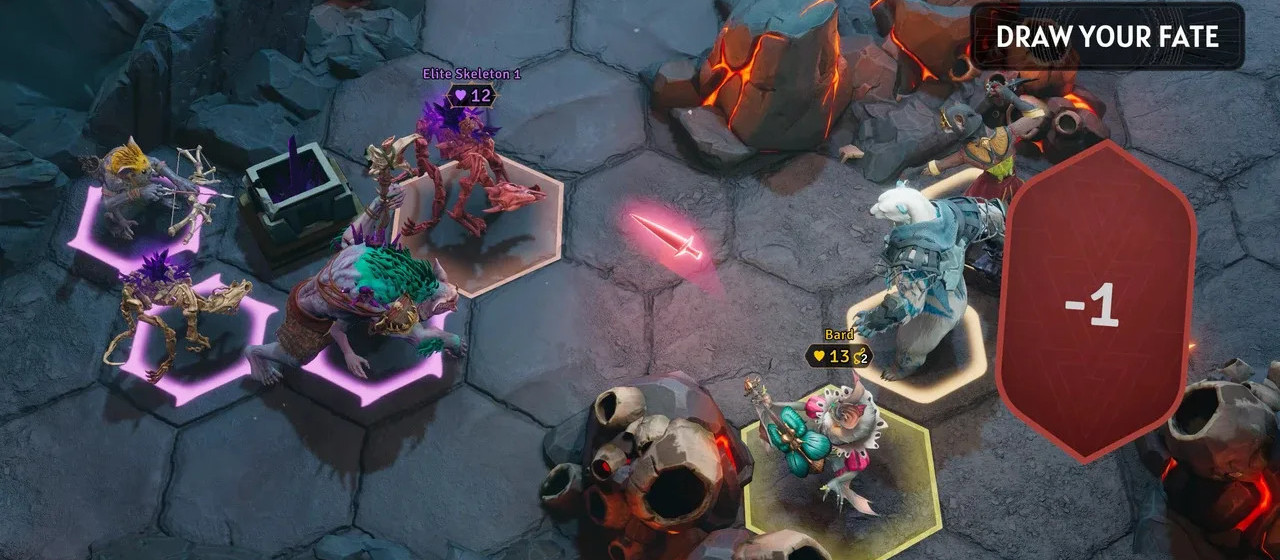Click the Draw Your Fate banner
This screenshot has width=1280, height=560.
[1107, 37]
